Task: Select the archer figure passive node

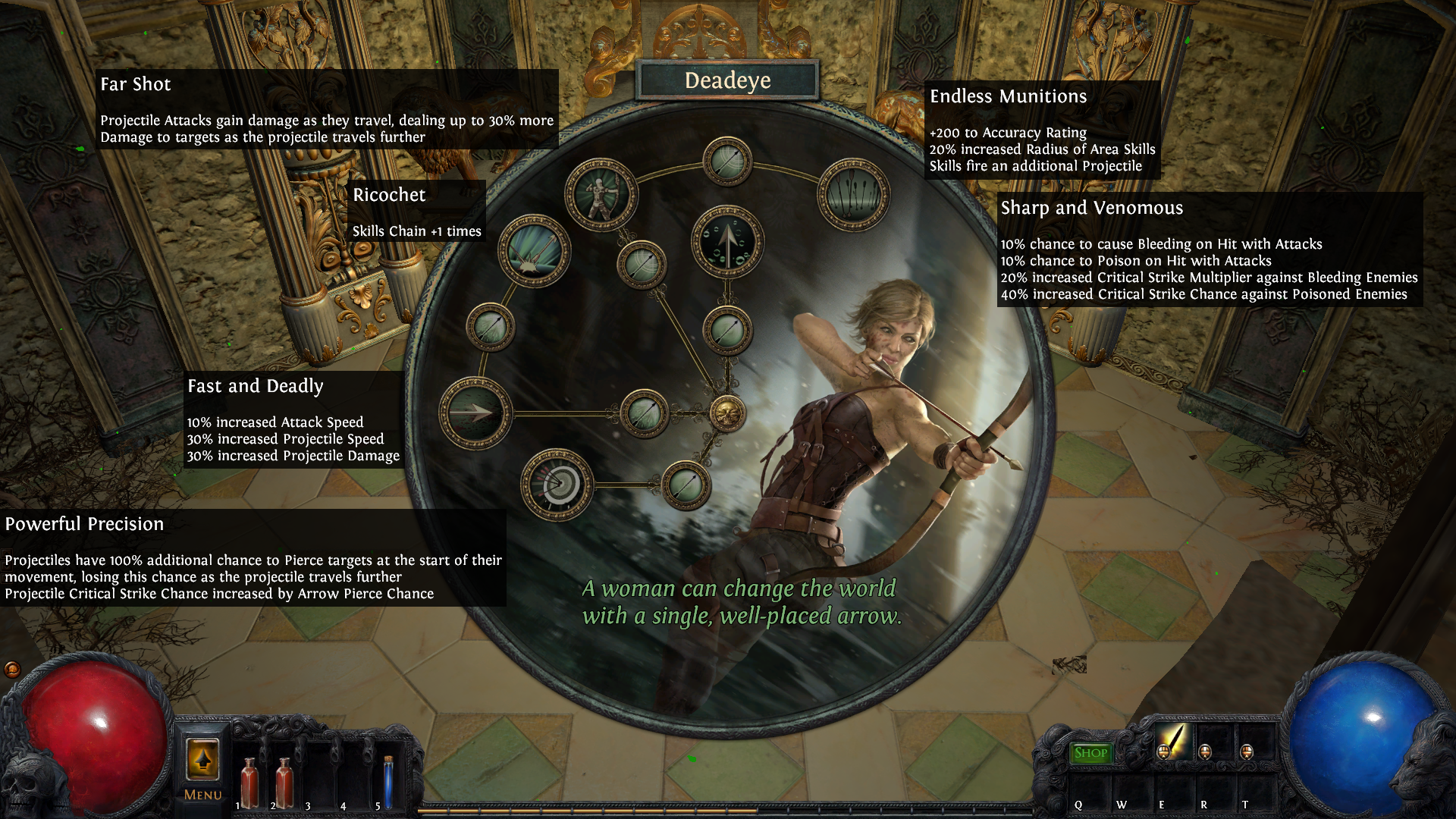Action: click(601, 194)
